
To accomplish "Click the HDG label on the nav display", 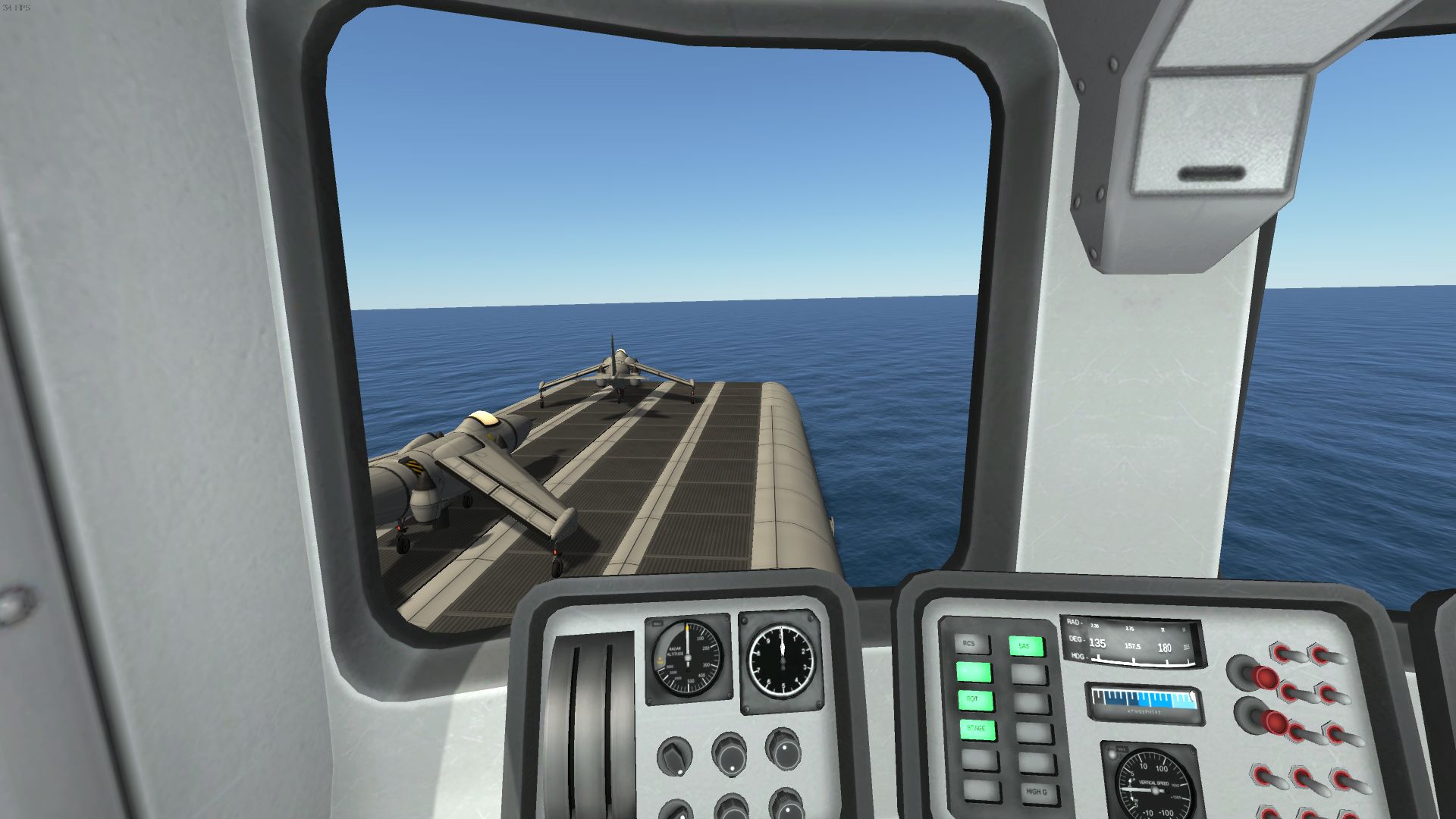I will tap(1078, 657).
